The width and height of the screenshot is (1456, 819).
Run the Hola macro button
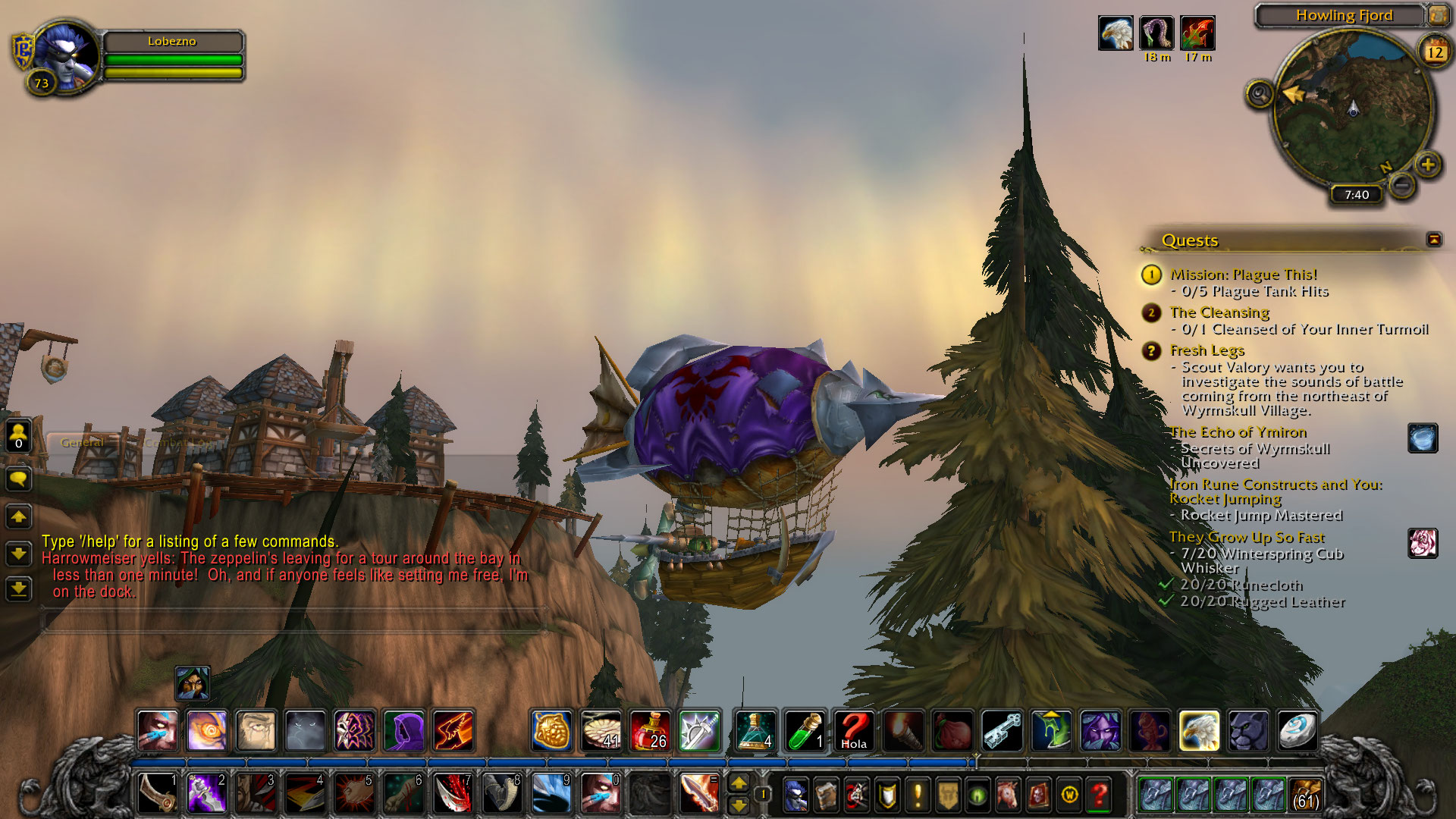click(854, 731)
